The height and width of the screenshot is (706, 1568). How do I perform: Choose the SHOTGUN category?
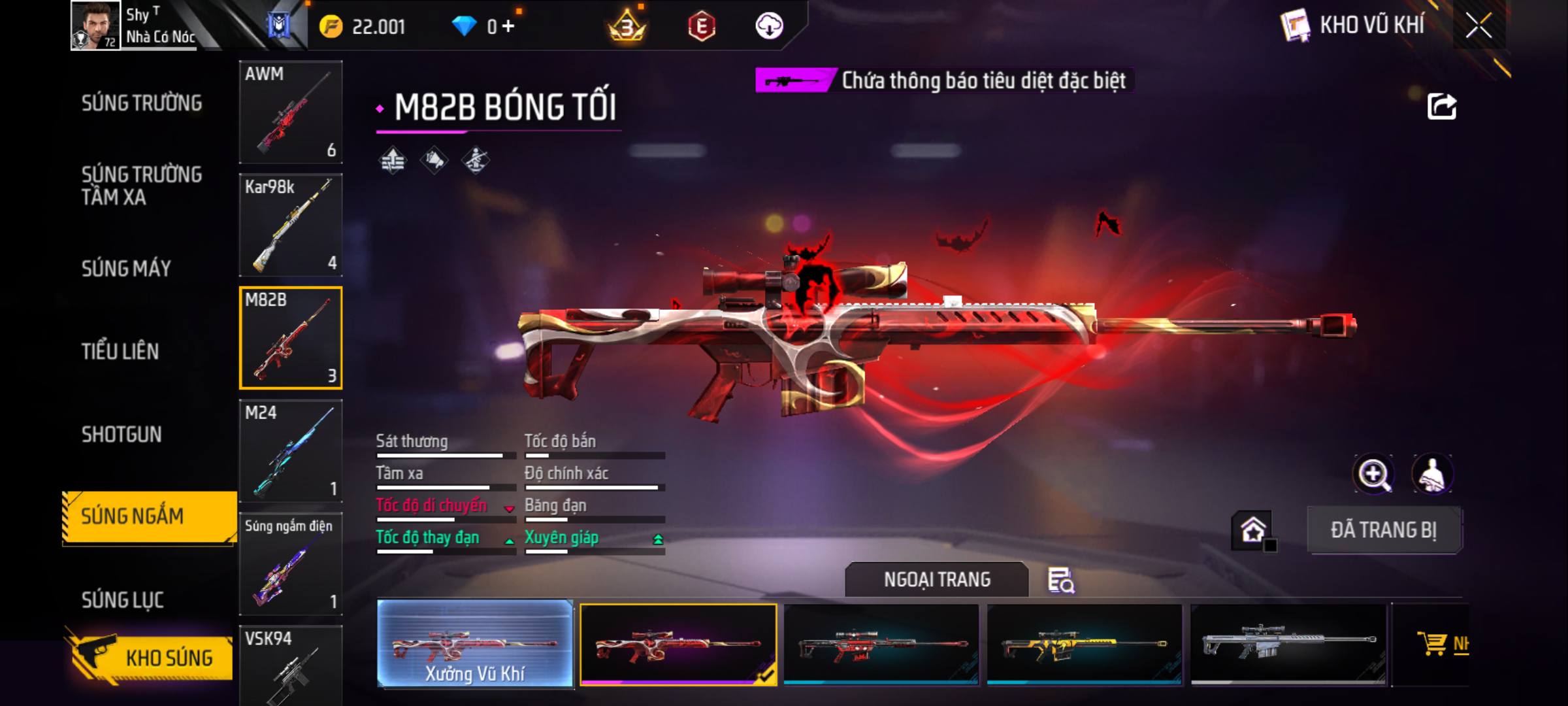(122, 435)
